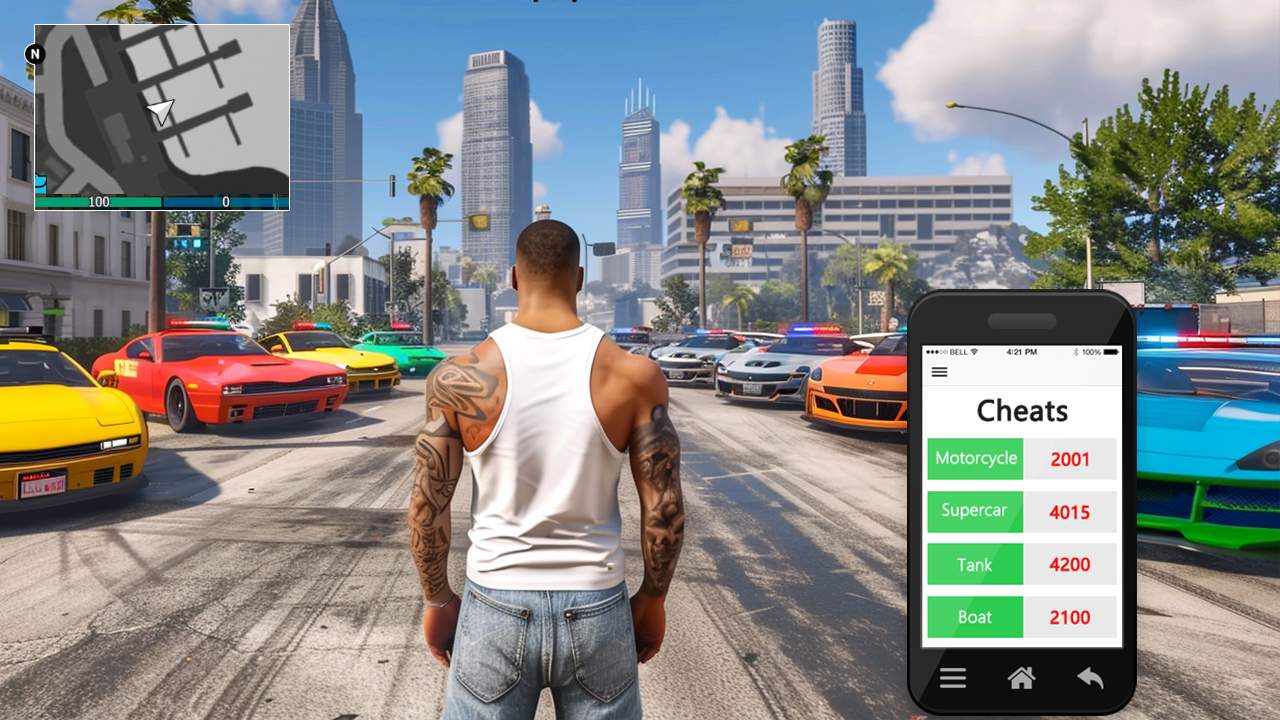Activate the Motorcycle cheat button
The width and height of the screenshot is (1280, 720).
975,458
